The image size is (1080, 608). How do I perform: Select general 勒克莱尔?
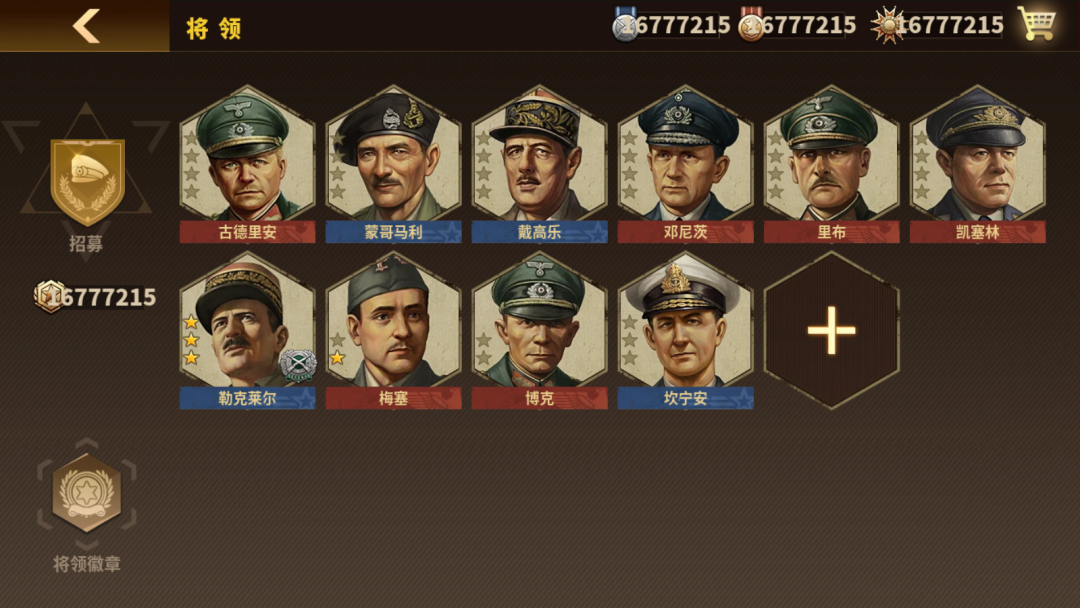(247, 327)
